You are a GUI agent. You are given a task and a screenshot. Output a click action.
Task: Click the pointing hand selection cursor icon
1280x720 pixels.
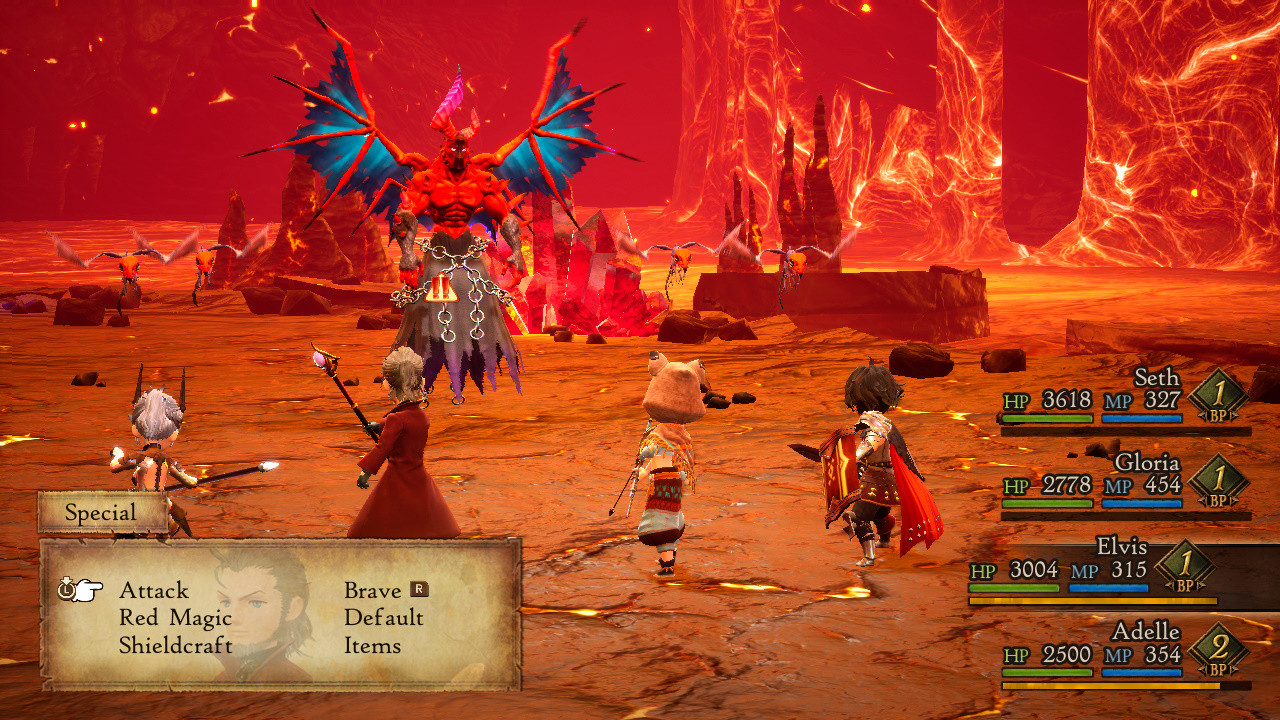coord(87,591)
